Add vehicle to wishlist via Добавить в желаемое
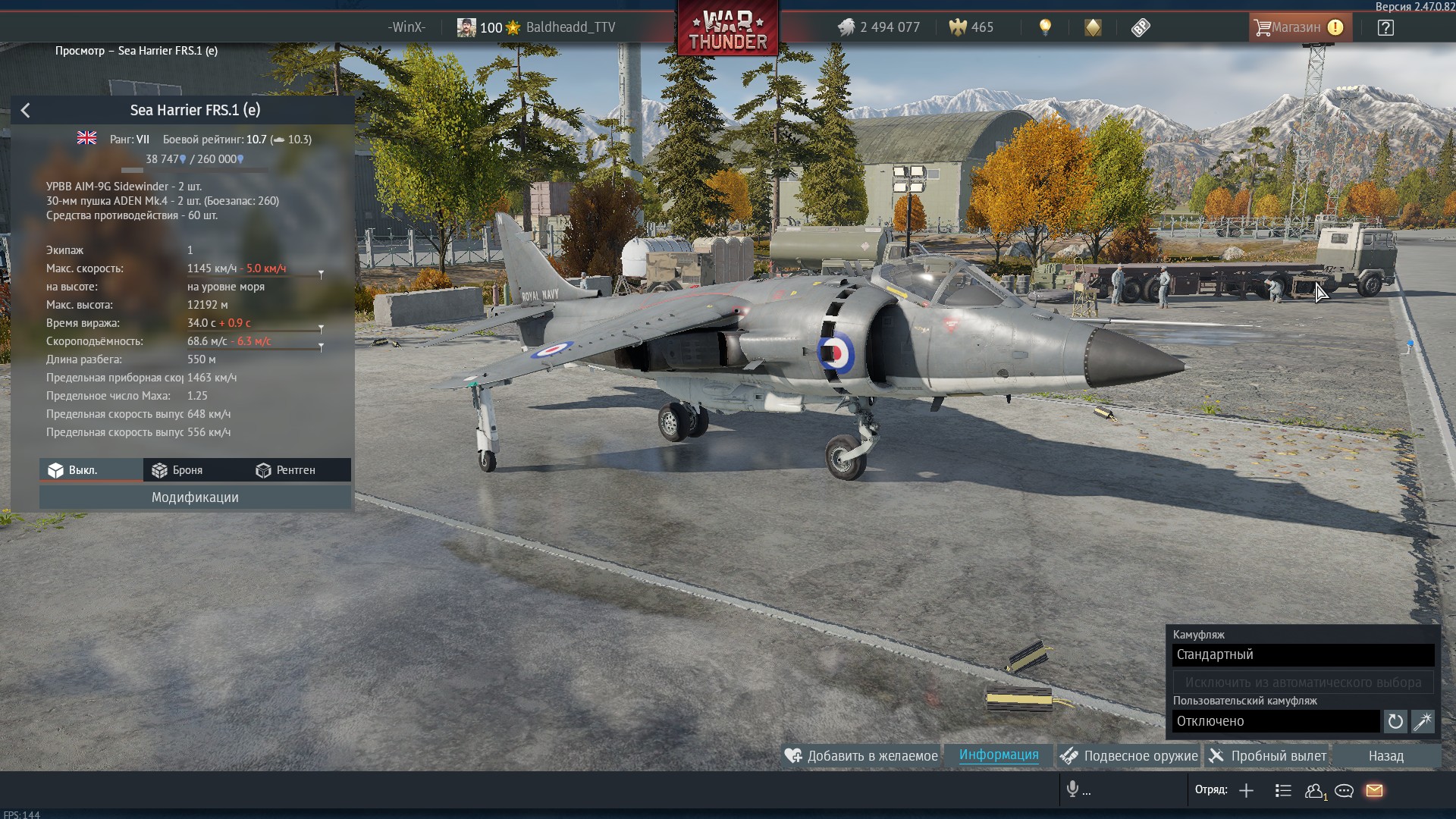1456x819 pixels. [x=861, y=756]
